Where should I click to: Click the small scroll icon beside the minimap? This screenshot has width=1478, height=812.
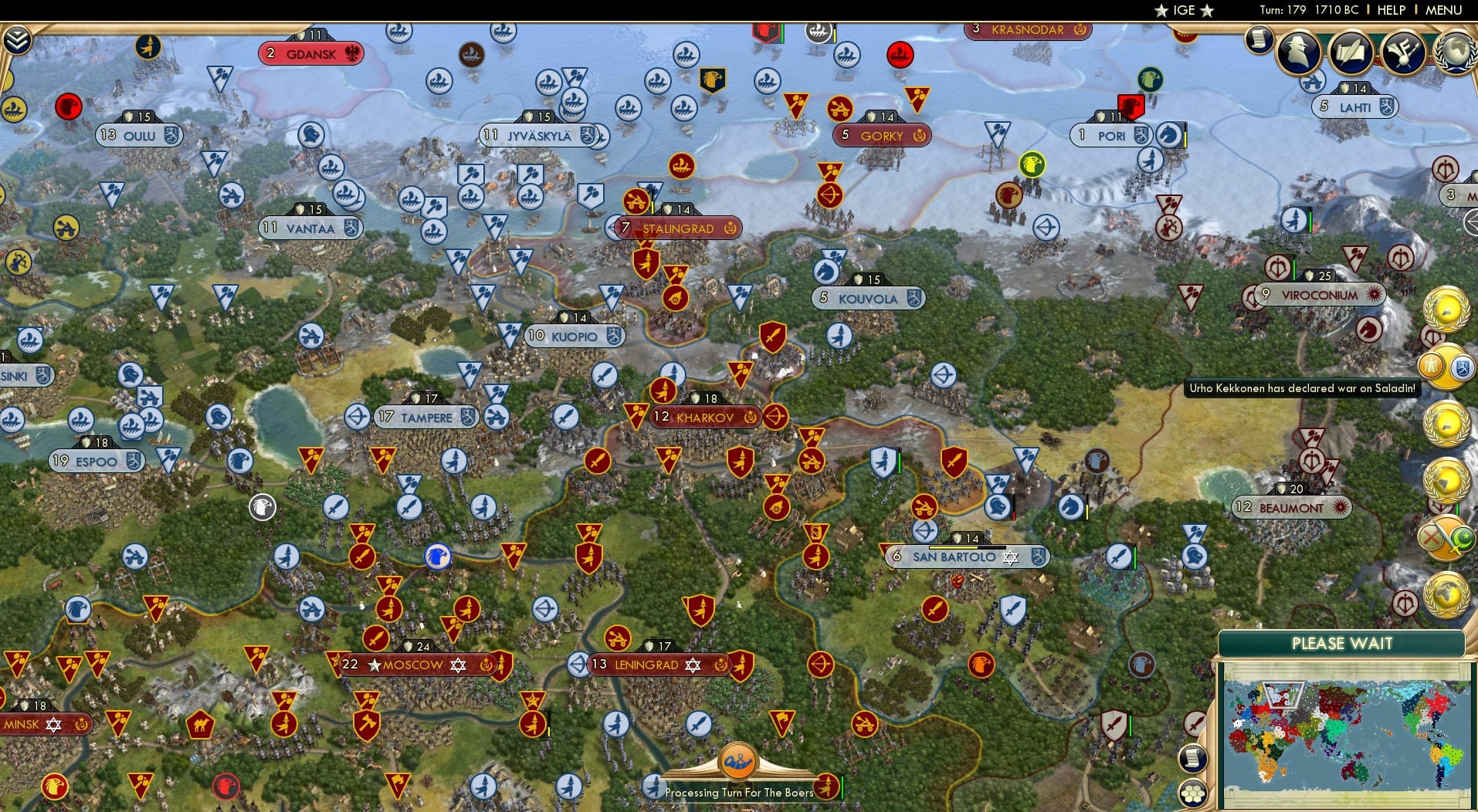click(1193, 759)
